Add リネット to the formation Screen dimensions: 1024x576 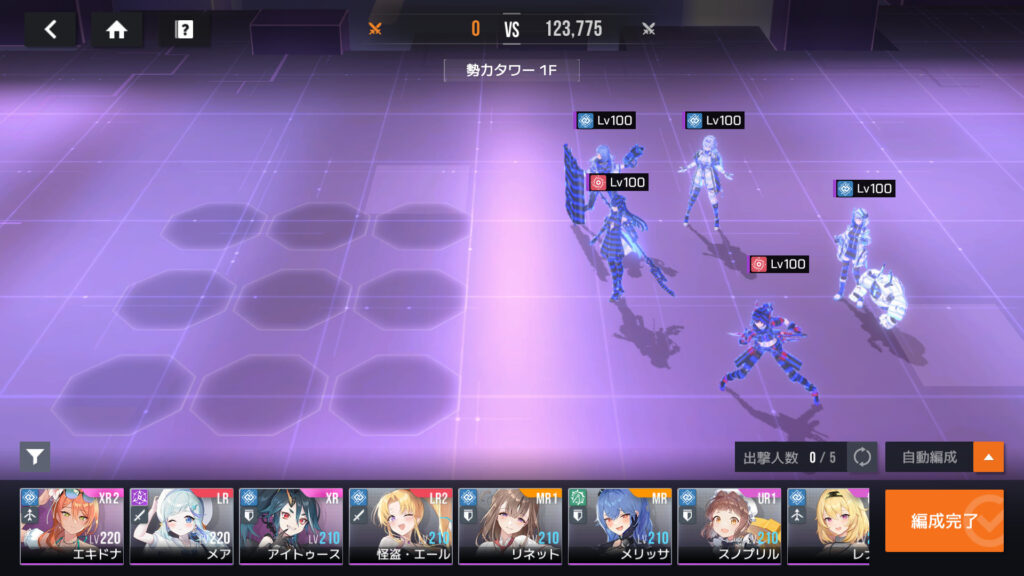pyautogui.click(x=510, y=526)
